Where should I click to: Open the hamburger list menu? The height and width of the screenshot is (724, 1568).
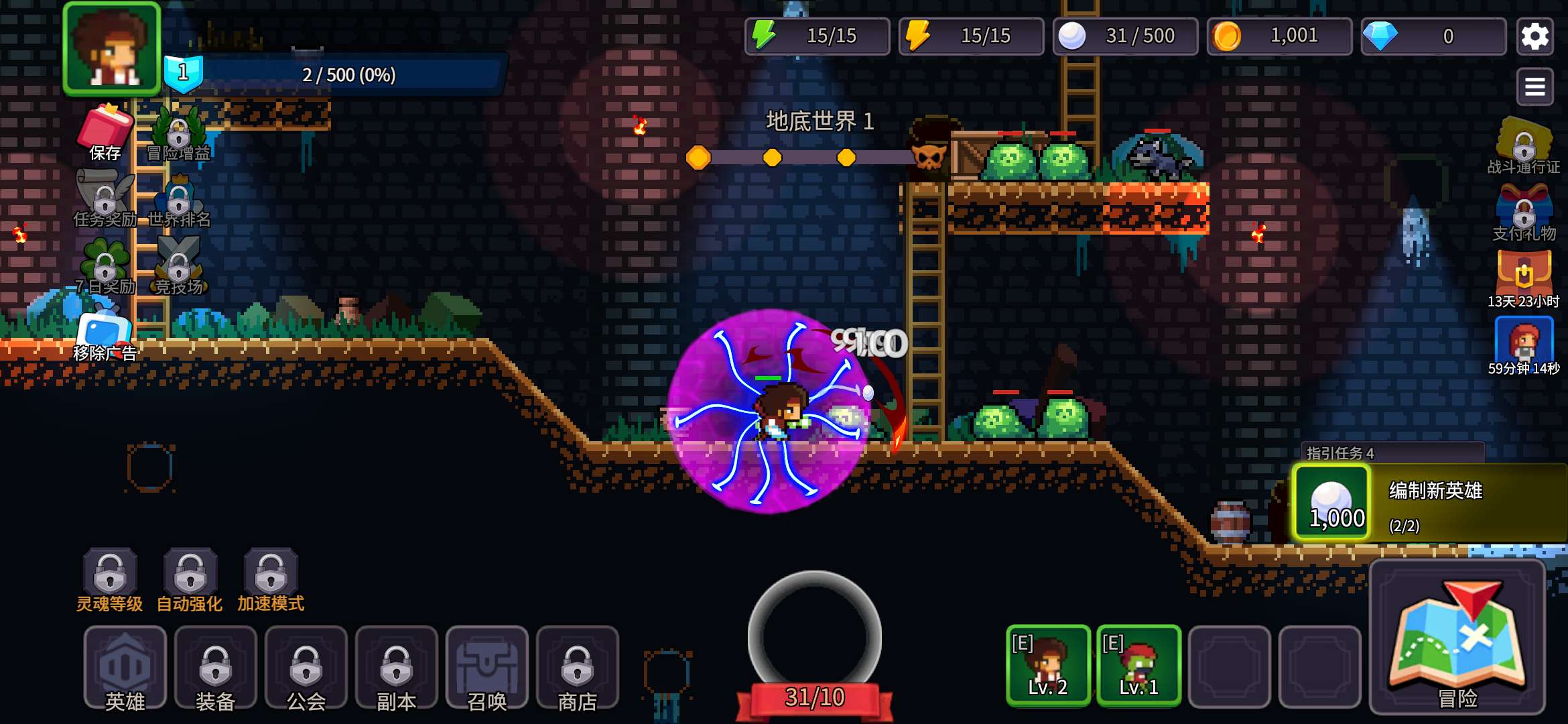click(x=1534, y=86)
